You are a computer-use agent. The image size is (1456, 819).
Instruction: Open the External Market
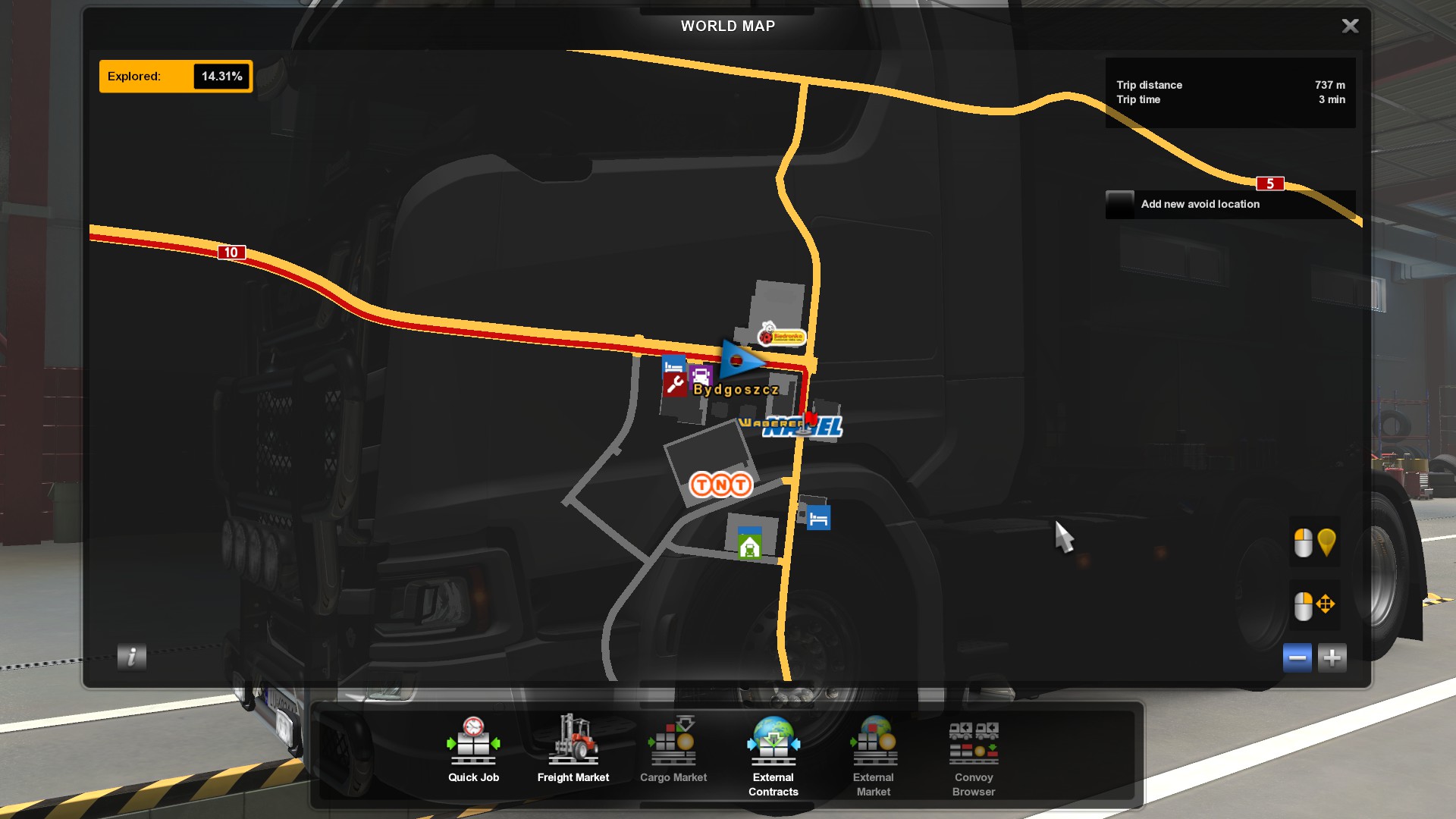coord(873,756)
